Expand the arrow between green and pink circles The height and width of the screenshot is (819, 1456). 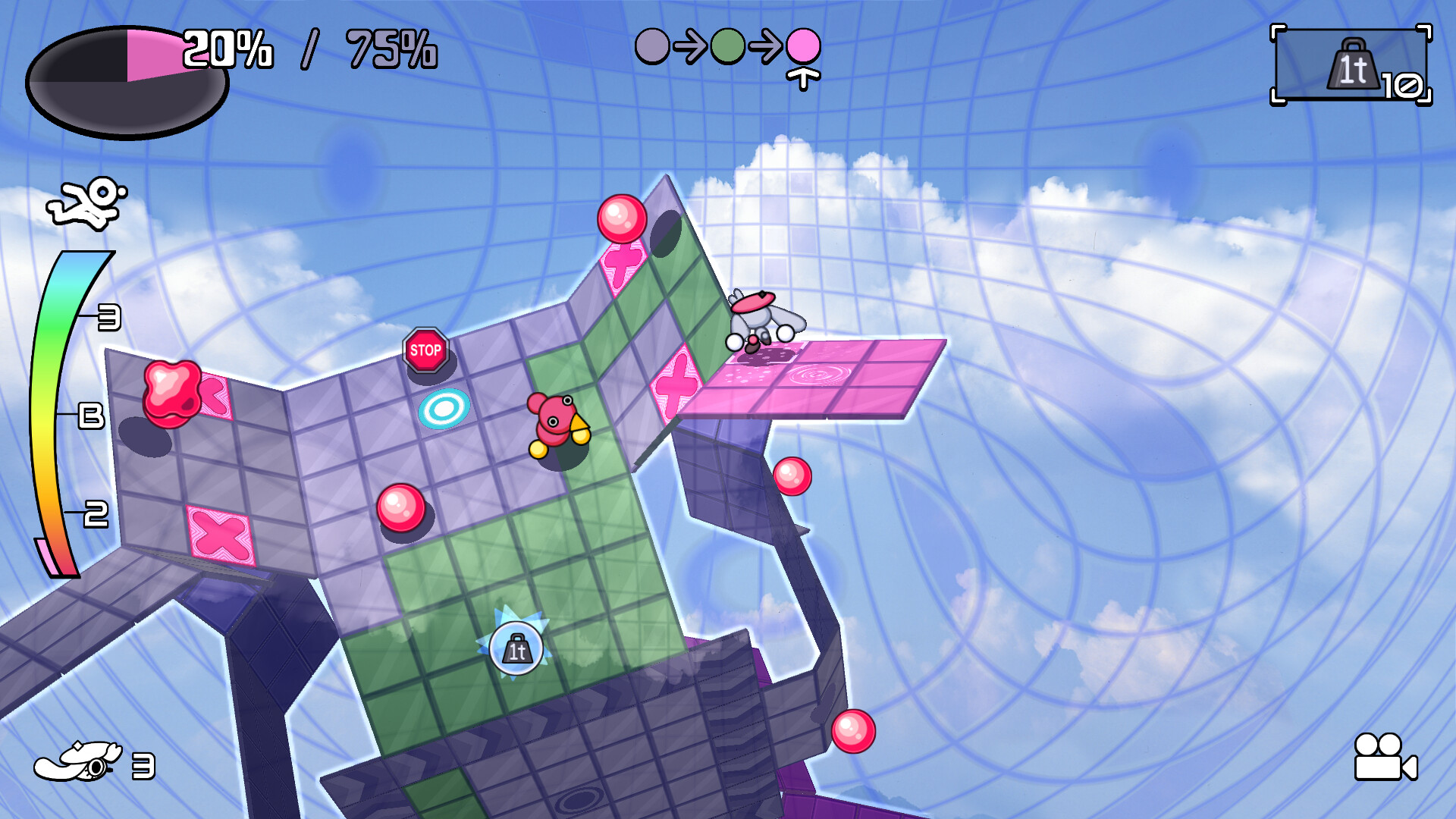point(764,47)
